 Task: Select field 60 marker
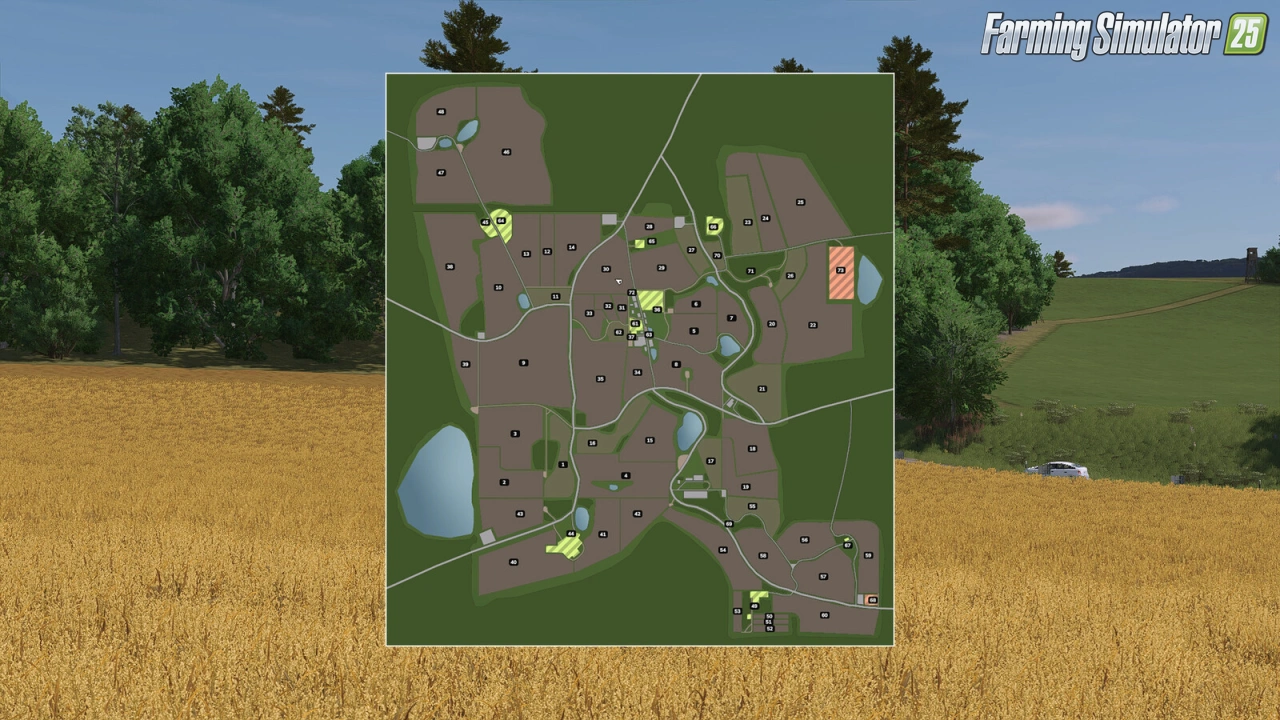click(x=825, y=615)
